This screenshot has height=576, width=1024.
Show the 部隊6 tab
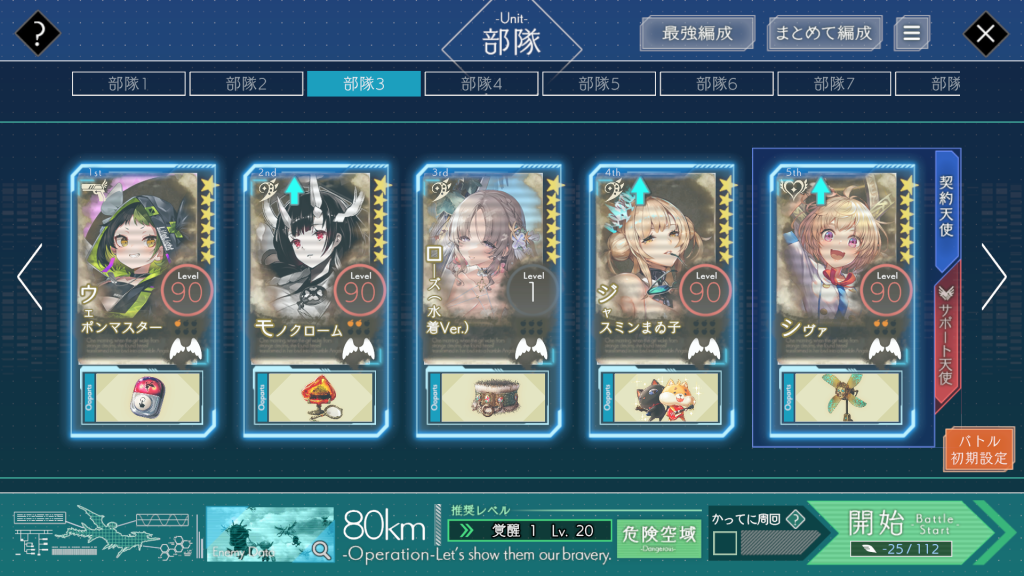click(x=716, y=84)
